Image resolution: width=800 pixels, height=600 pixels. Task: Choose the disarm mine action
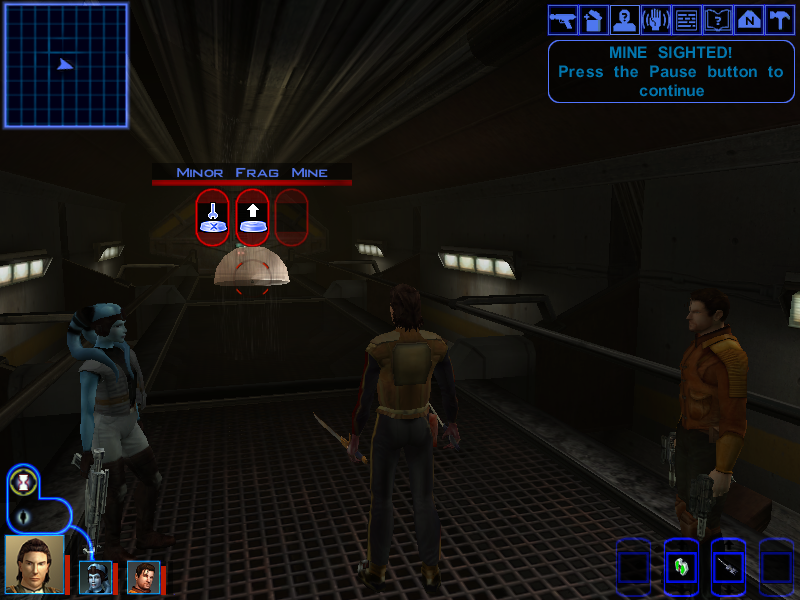[212, 217]
